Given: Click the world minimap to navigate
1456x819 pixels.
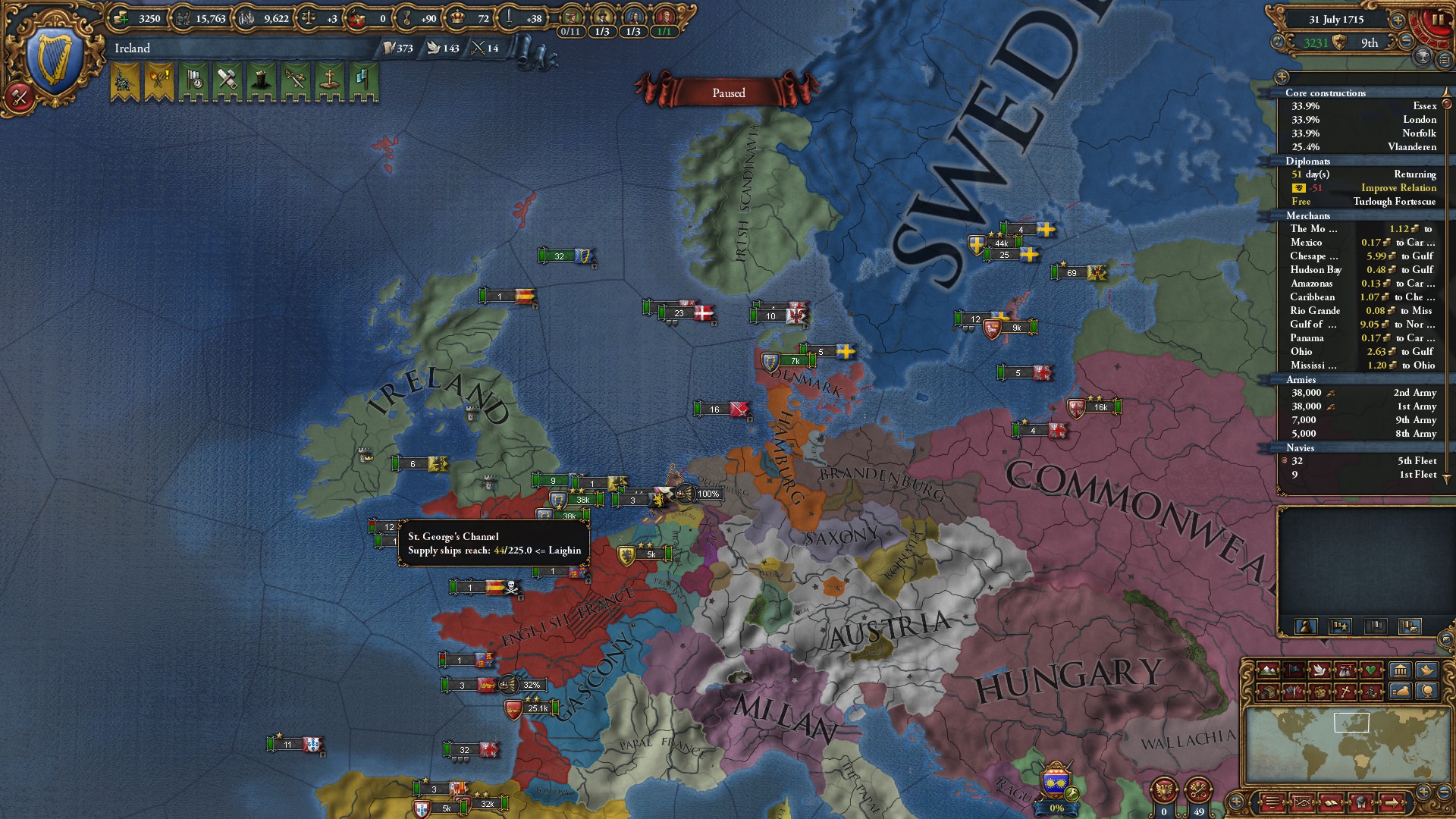Looking at the screenshot, I should (1354, 747).
